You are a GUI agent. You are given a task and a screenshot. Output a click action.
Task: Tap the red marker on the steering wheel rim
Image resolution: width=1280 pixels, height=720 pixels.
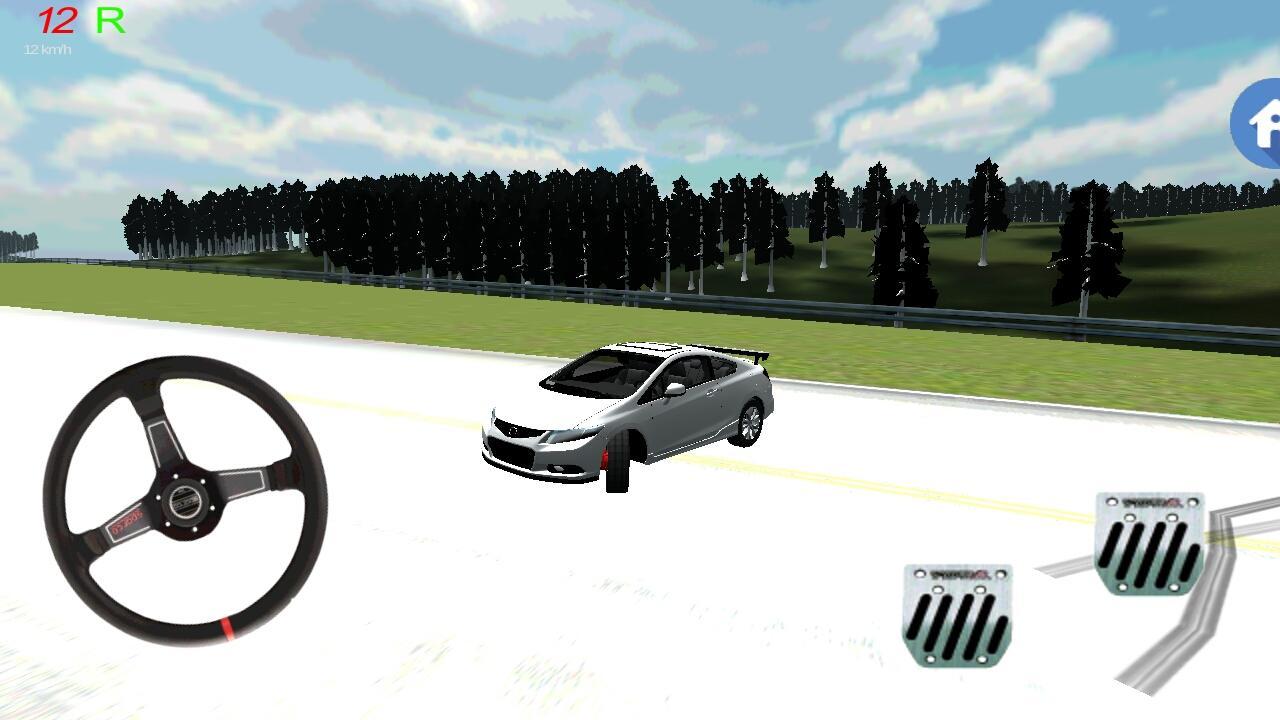click(228, 629)
